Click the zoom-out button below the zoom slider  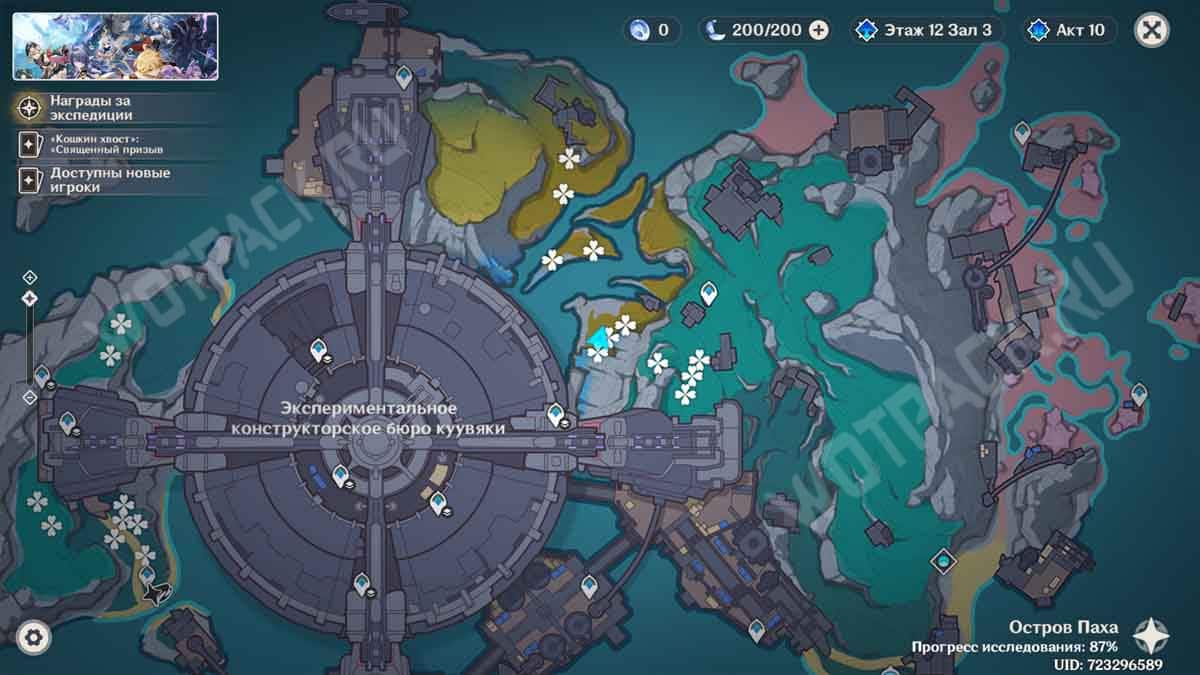(30, 397)
